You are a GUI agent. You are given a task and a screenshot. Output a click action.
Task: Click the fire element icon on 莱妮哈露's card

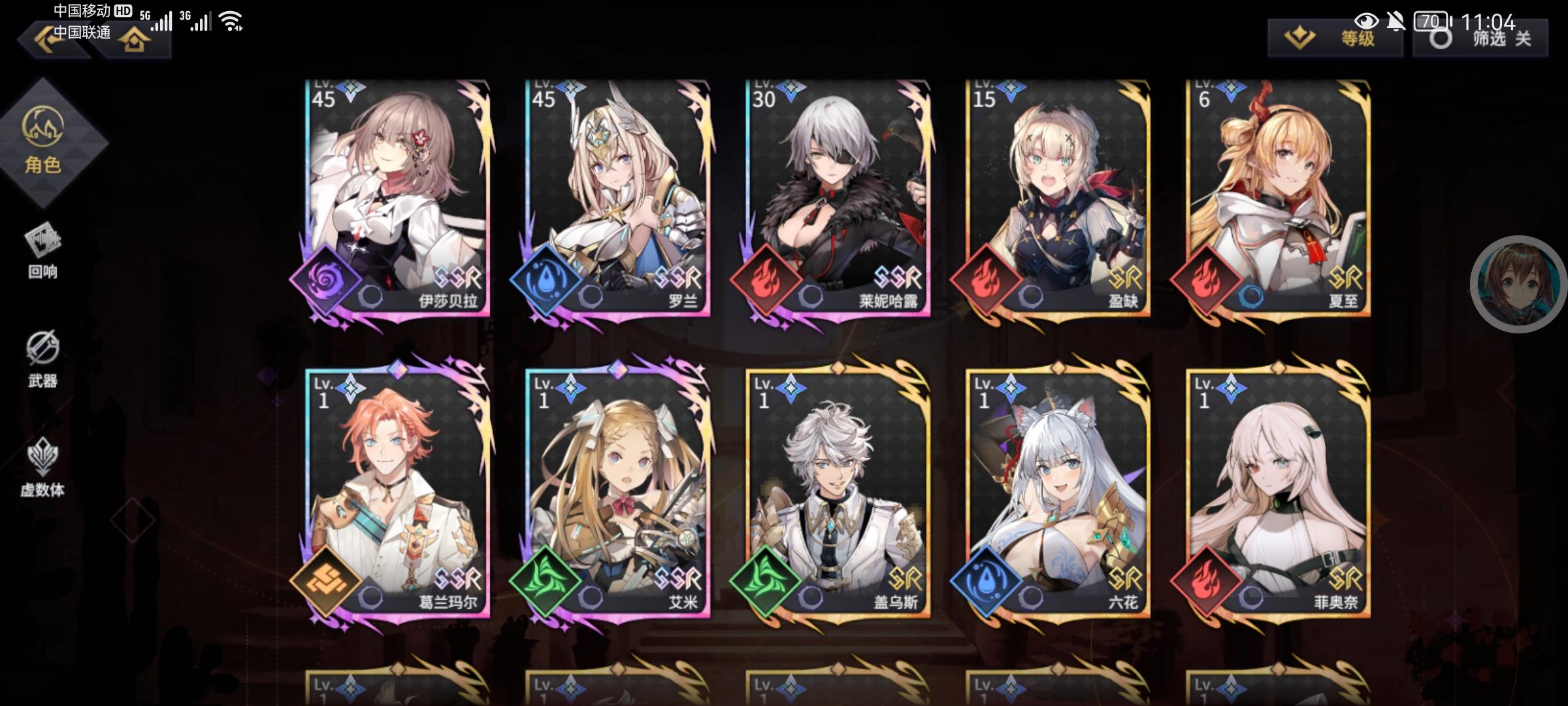click(768, 280)
